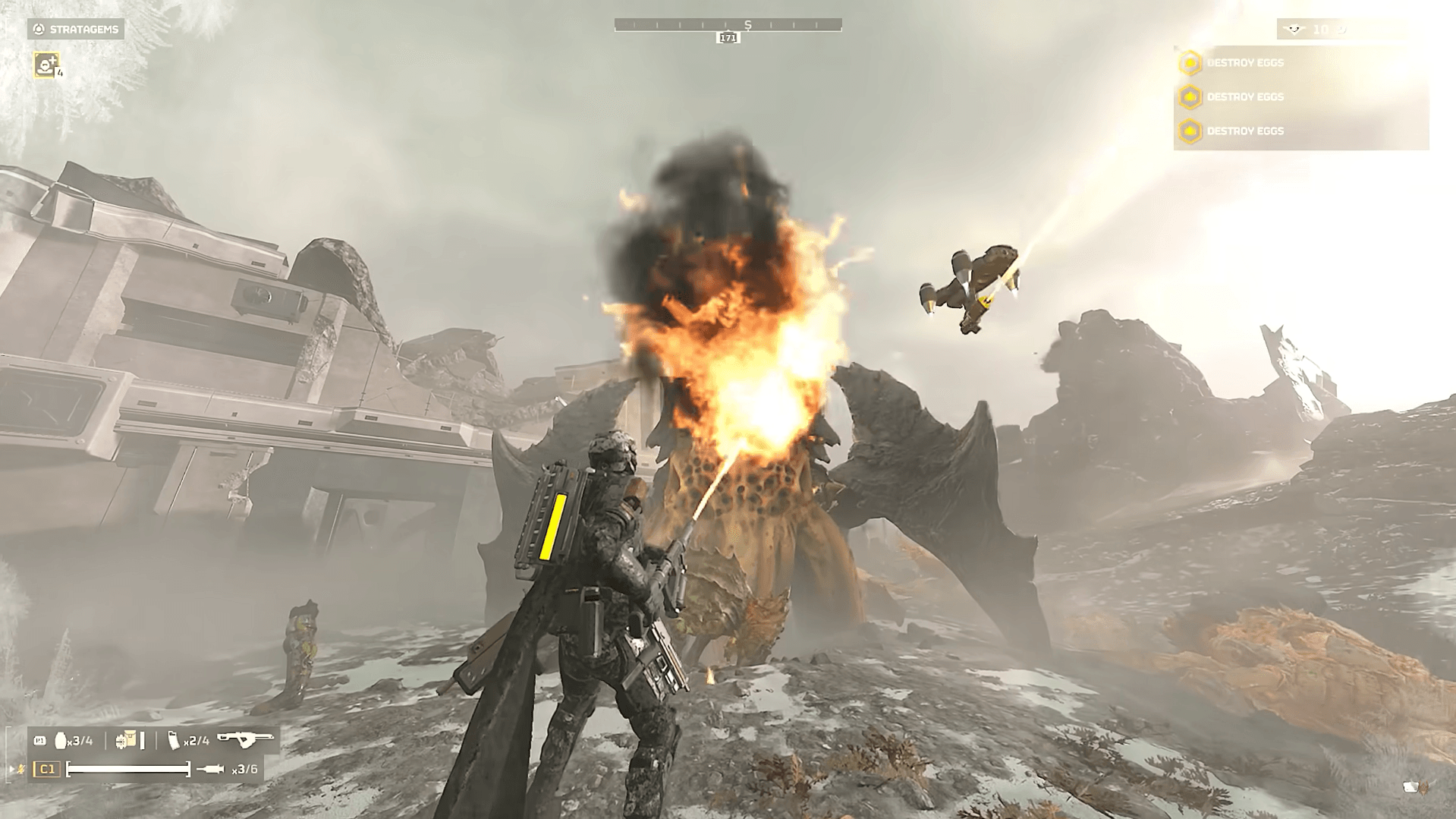Select the grenade icon

tap(61, 741)
